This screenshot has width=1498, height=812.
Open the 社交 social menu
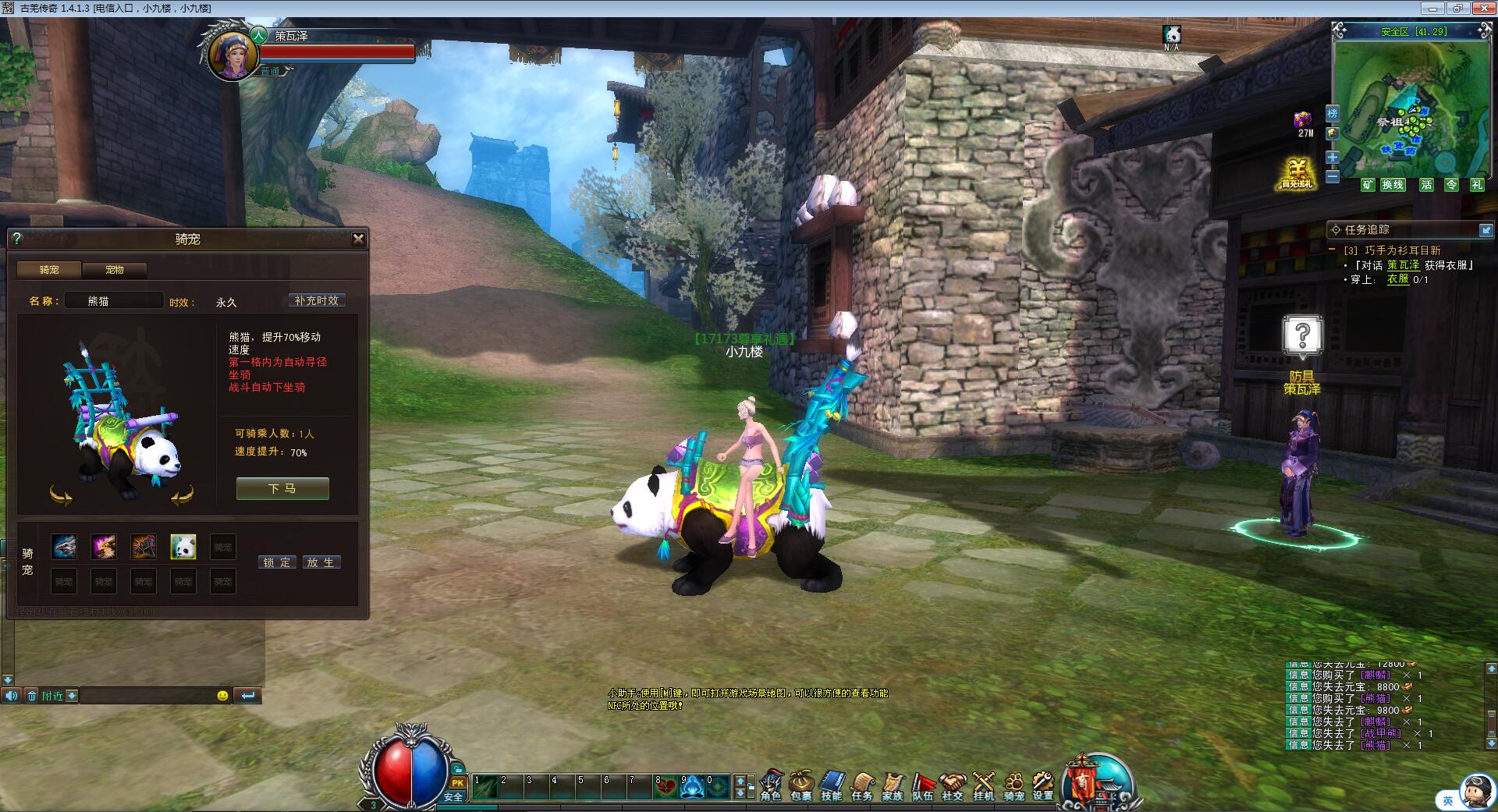(x=952, y=785)
